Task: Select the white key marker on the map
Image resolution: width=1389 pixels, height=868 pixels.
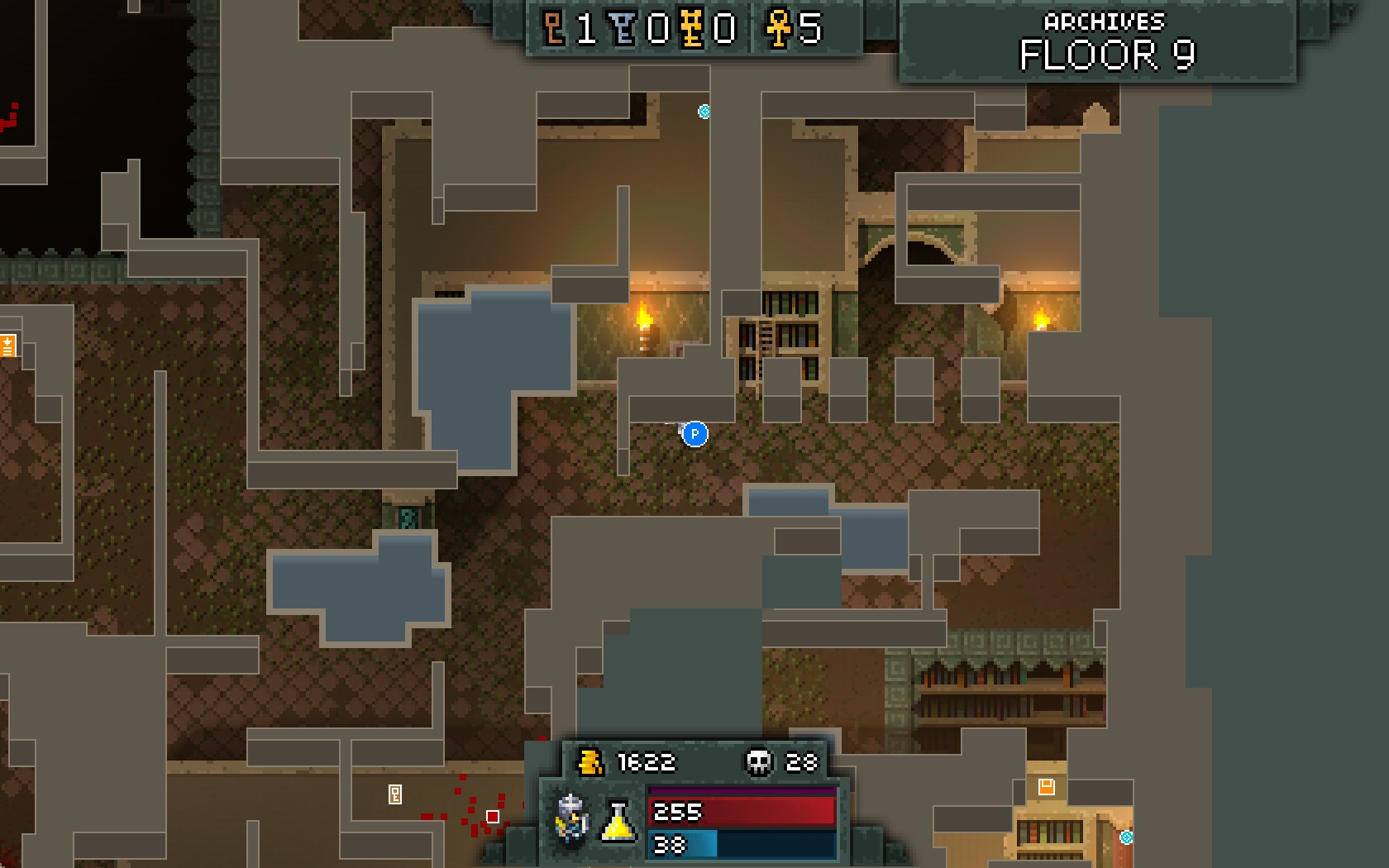Action: pos(395,794)
